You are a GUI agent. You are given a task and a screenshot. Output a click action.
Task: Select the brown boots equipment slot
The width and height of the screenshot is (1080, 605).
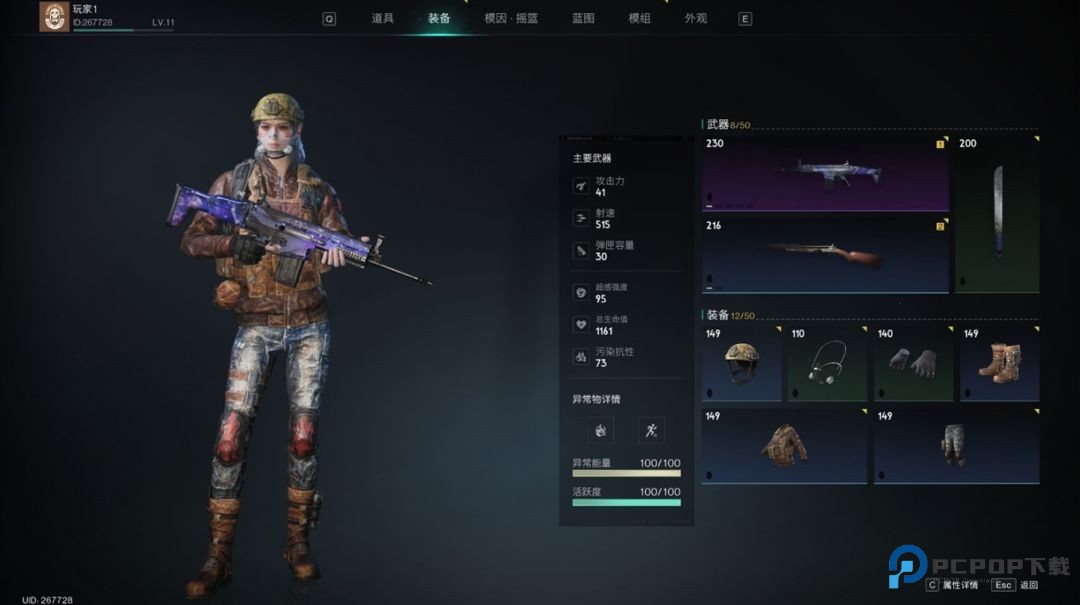(999, 363)
